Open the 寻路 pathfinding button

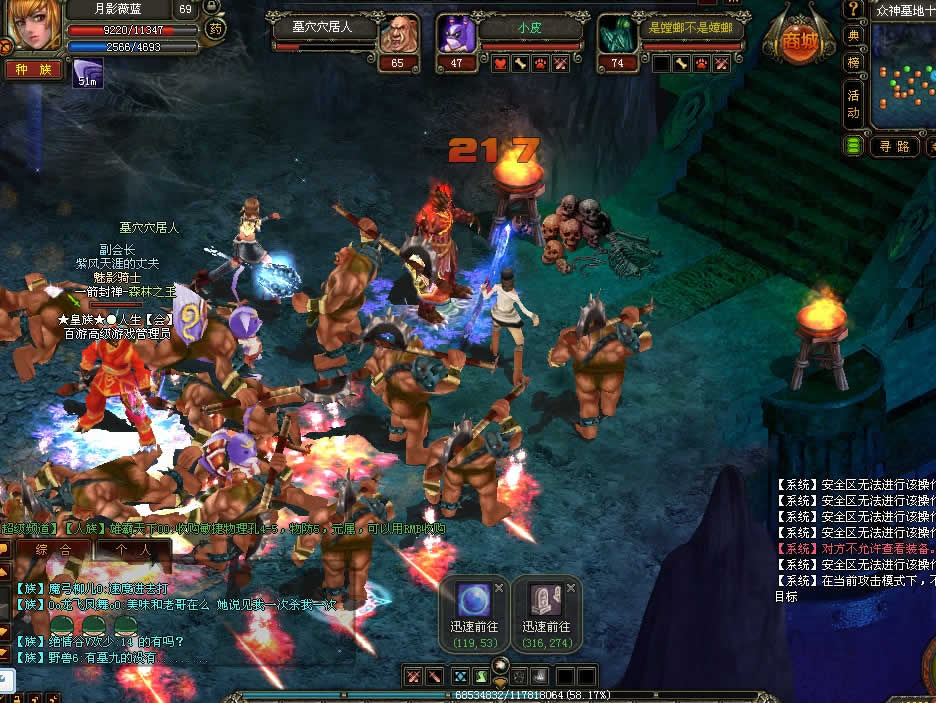(x=894, y=146)
